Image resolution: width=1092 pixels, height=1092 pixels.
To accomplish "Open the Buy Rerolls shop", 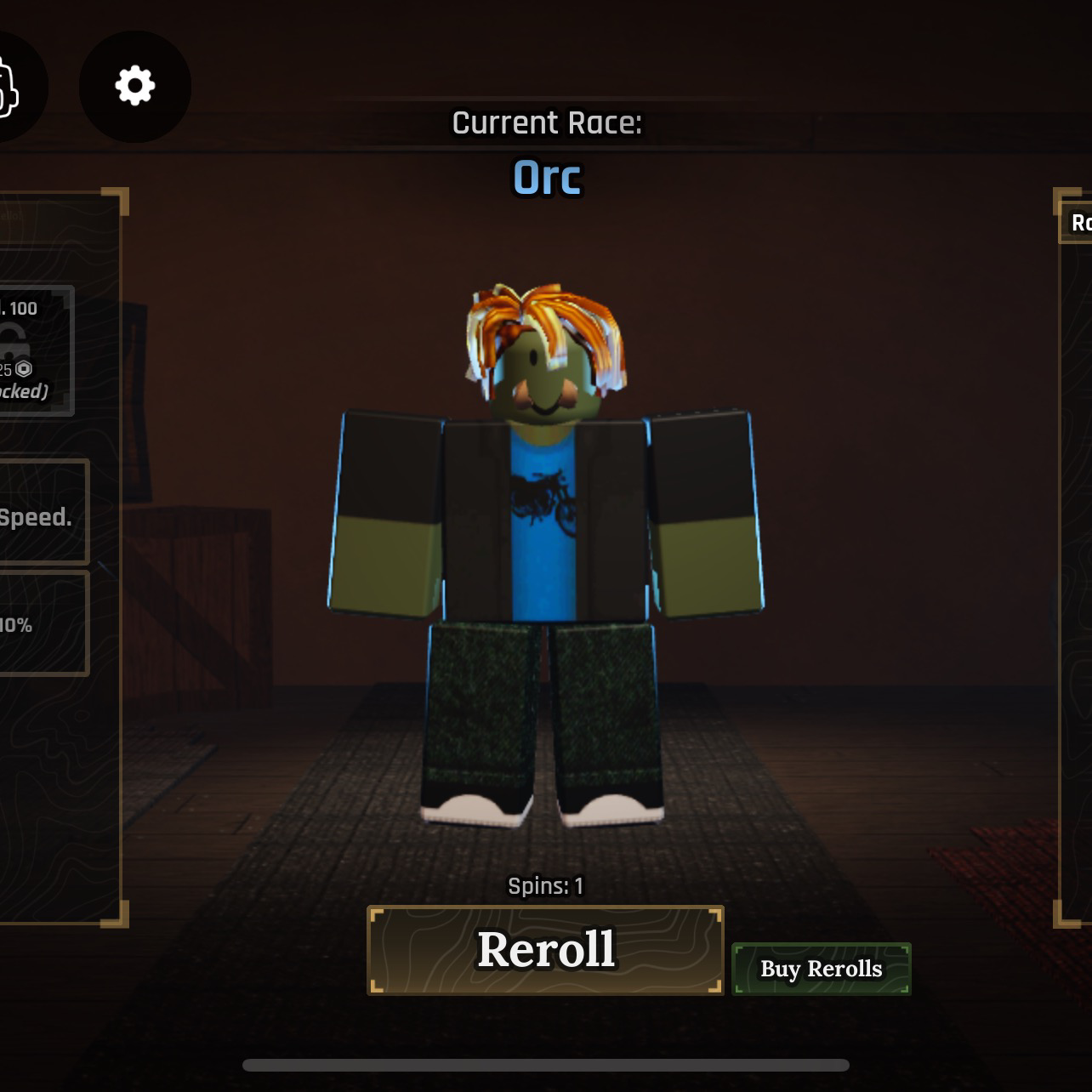I will point(821,969).
